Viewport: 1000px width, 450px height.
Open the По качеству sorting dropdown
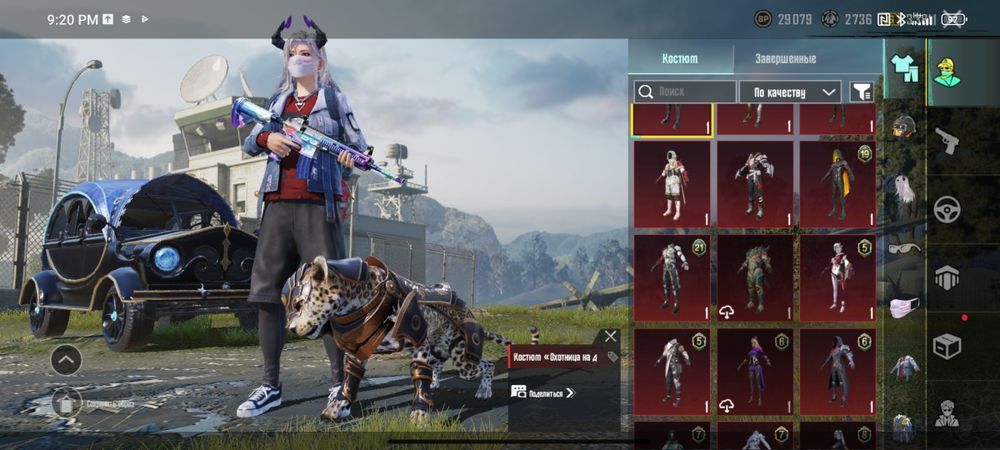(789, 92)
